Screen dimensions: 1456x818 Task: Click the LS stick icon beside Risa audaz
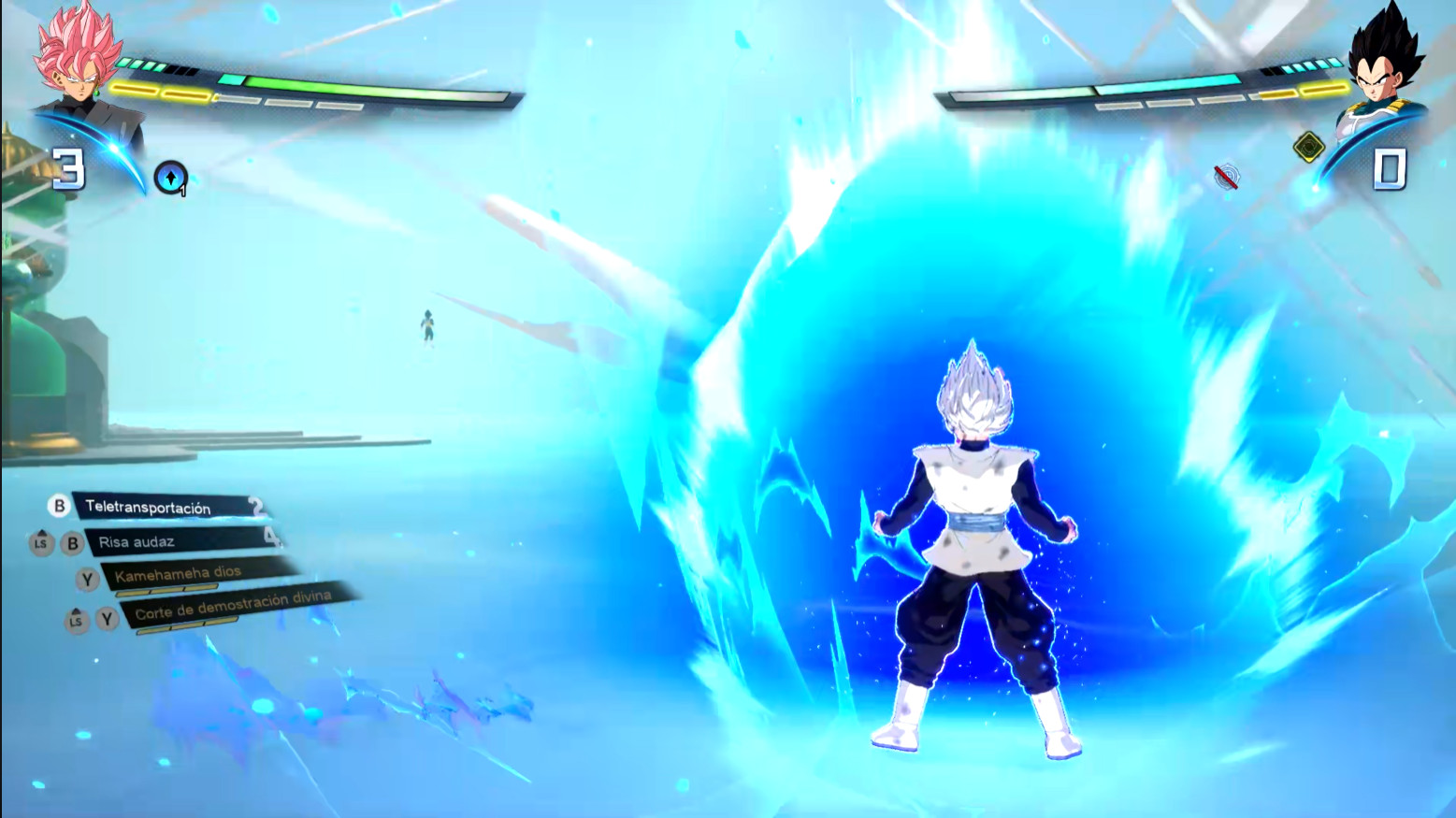[41, 542]
